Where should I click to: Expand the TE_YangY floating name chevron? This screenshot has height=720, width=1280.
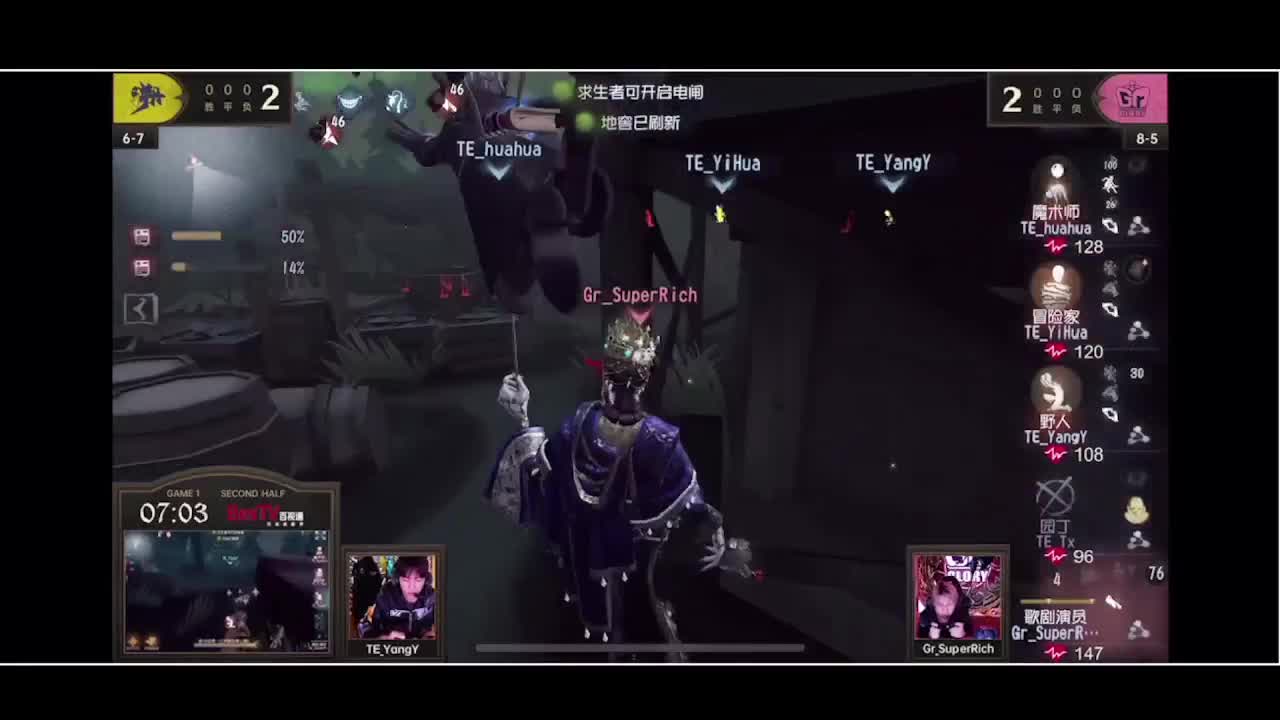[891, 183]
